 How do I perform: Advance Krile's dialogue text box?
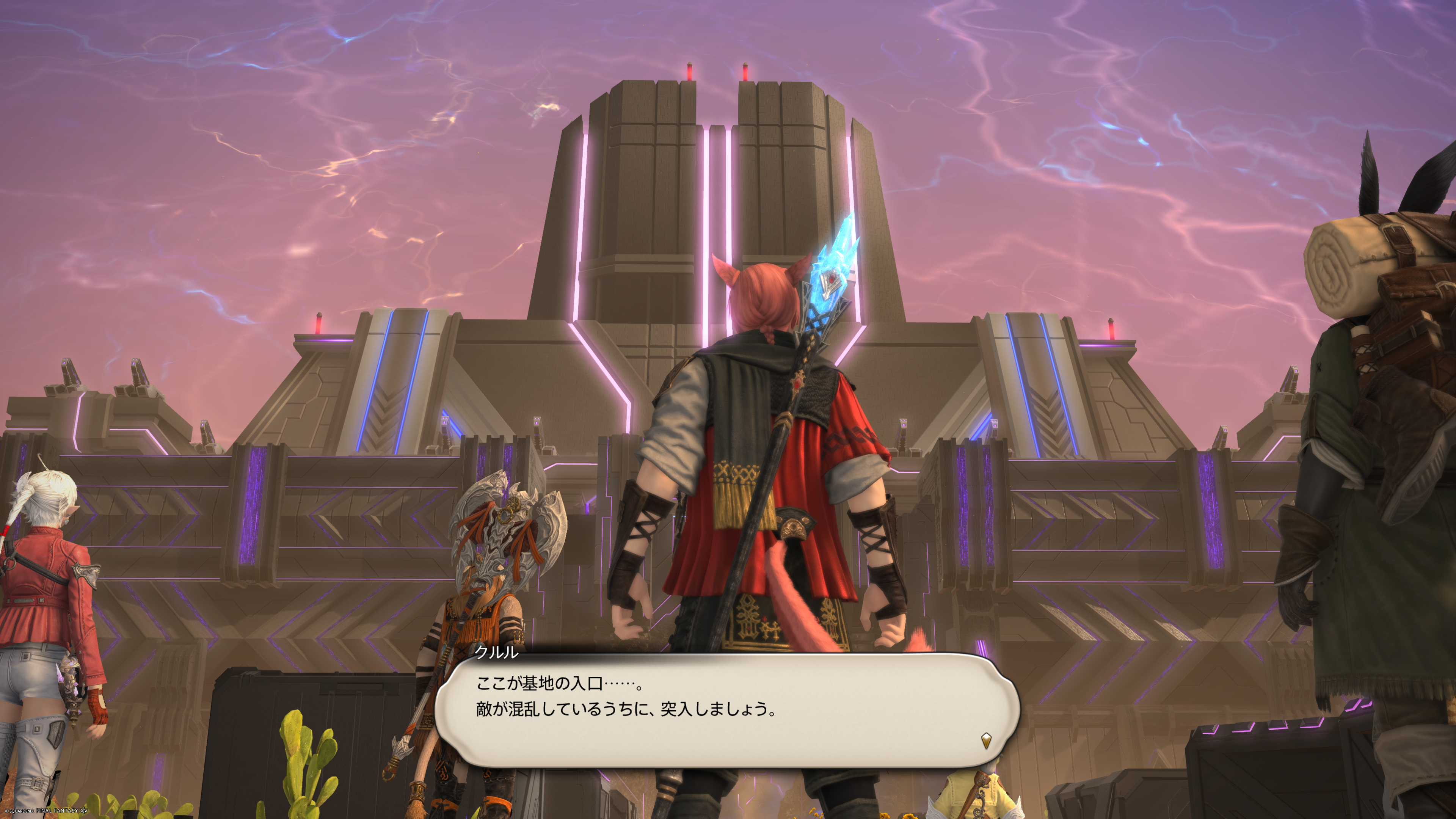pyautogui.click(x=727, y=709)
